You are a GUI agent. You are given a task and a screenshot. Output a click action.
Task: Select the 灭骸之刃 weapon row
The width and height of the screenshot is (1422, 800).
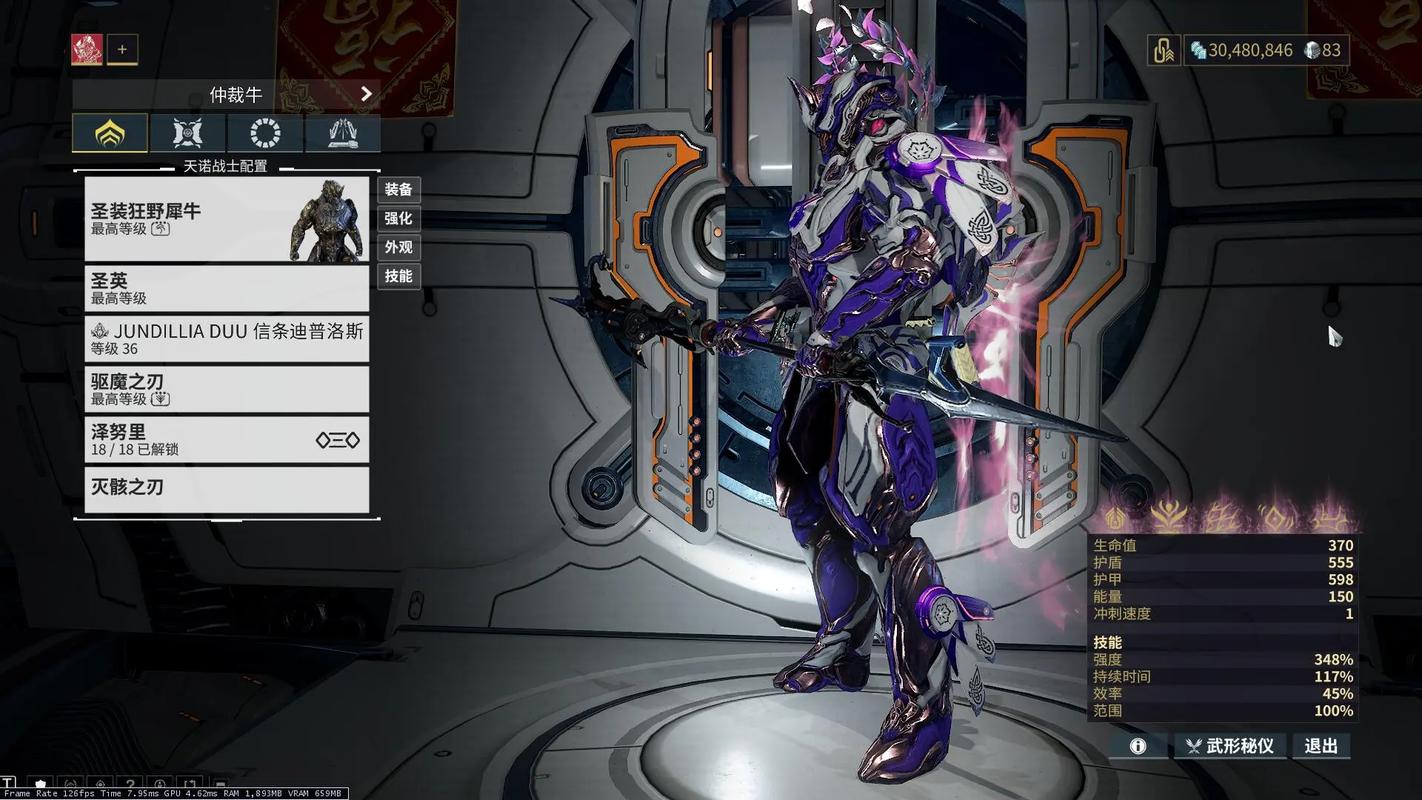pyautogui.click(x=226, y=489)
